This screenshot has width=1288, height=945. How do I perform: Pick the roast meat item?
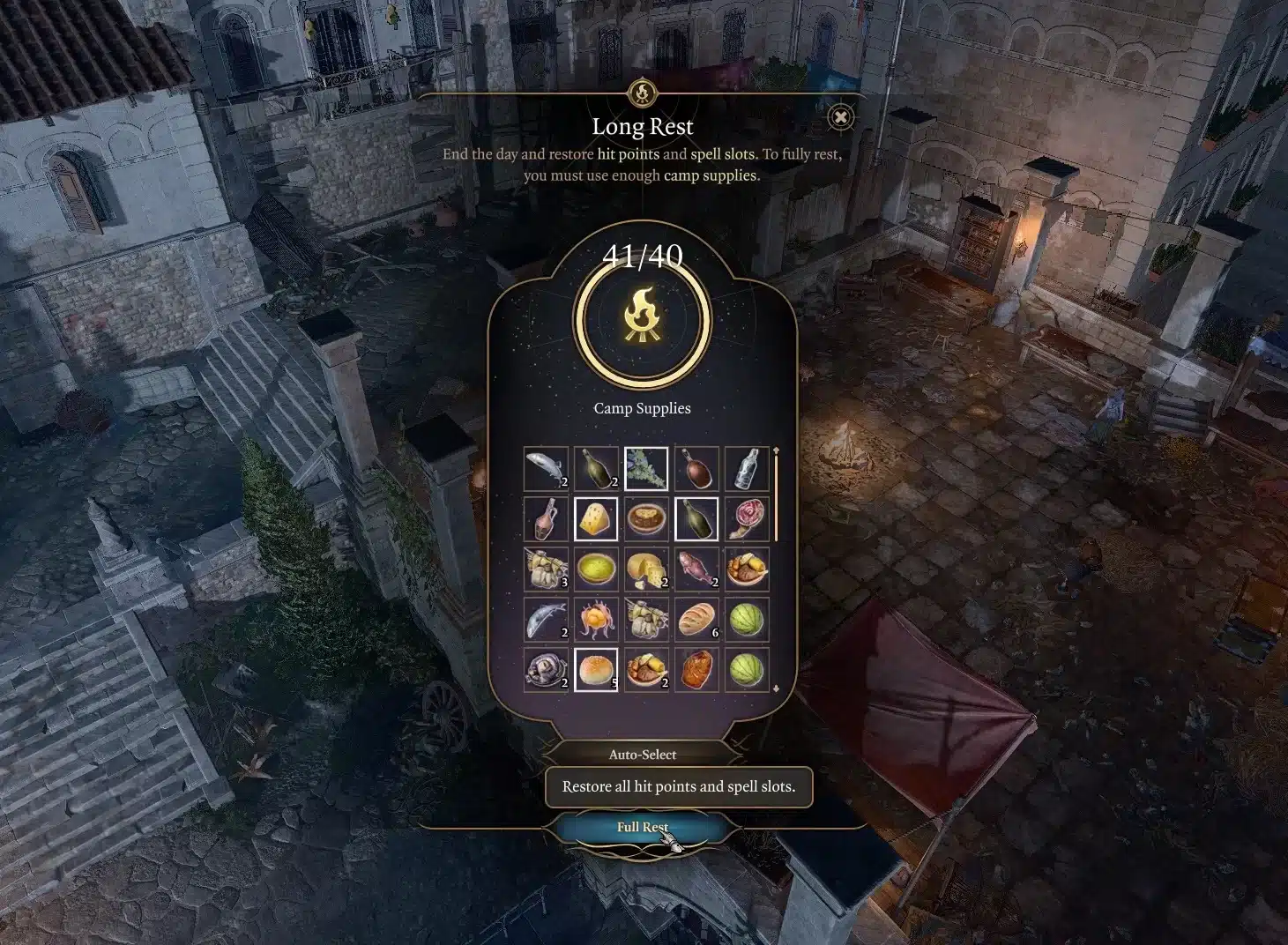[696, 669]
